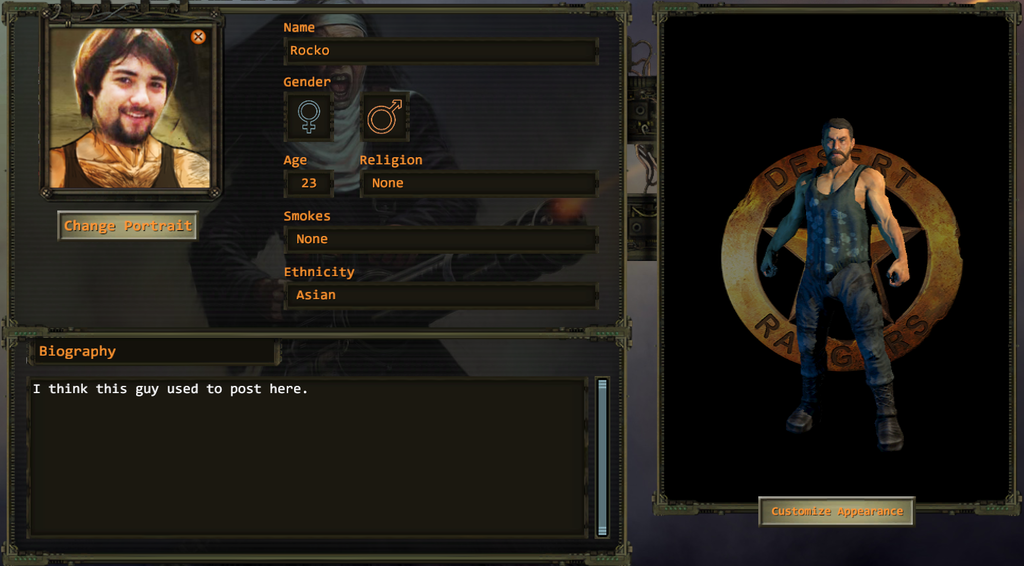The height and width of the screenshot is (566, 1024).
Task: Click the Change Portrait button
Action: (x=127, y=226)
